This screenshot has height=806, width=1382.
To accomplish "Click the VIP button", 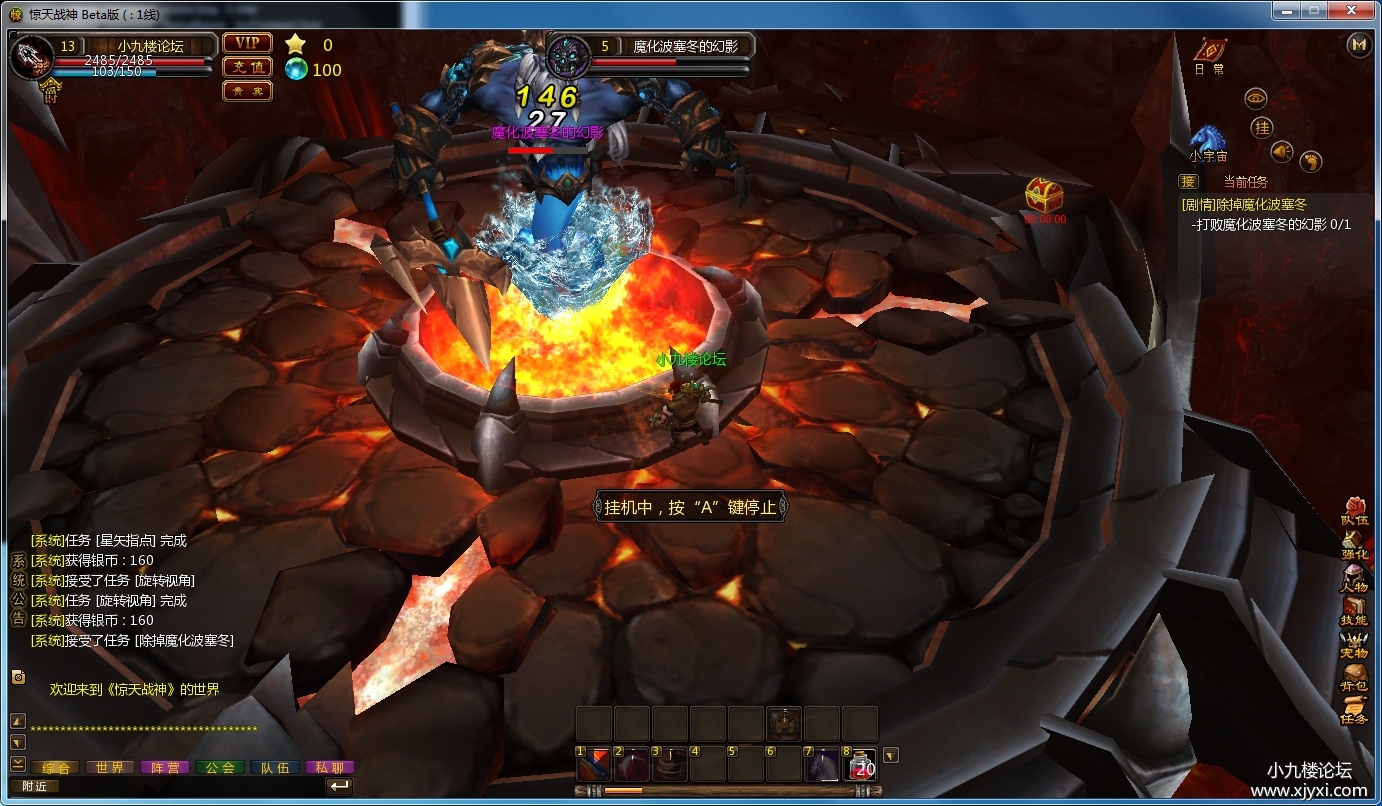I will [x=247, y=43].
